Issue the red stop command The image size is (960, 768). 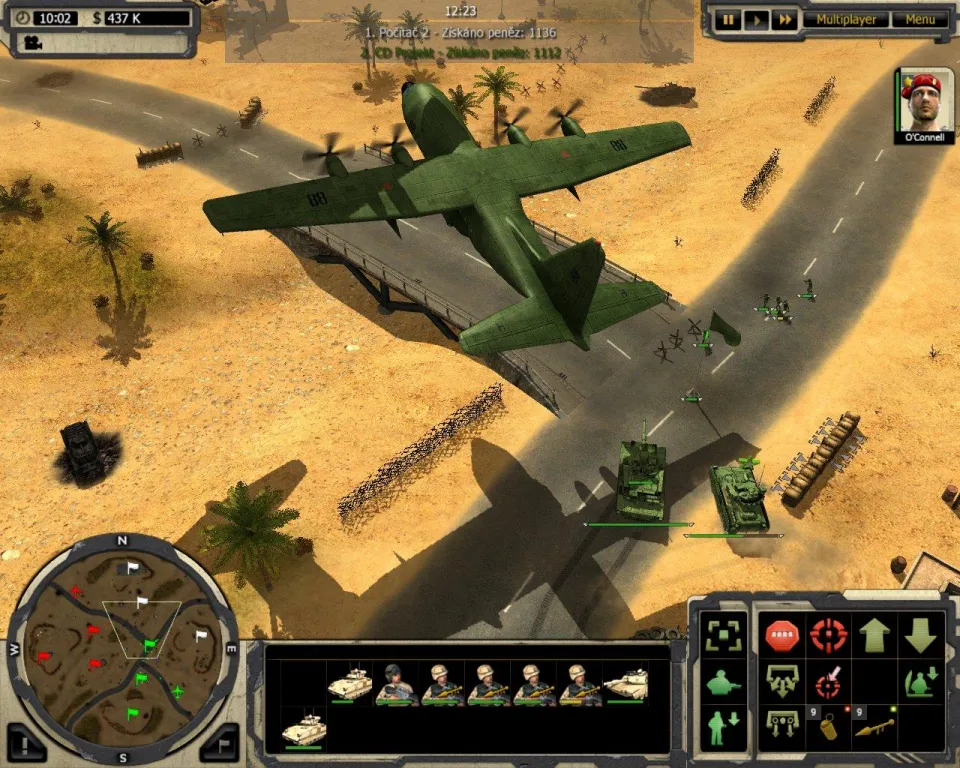(780, 634)
